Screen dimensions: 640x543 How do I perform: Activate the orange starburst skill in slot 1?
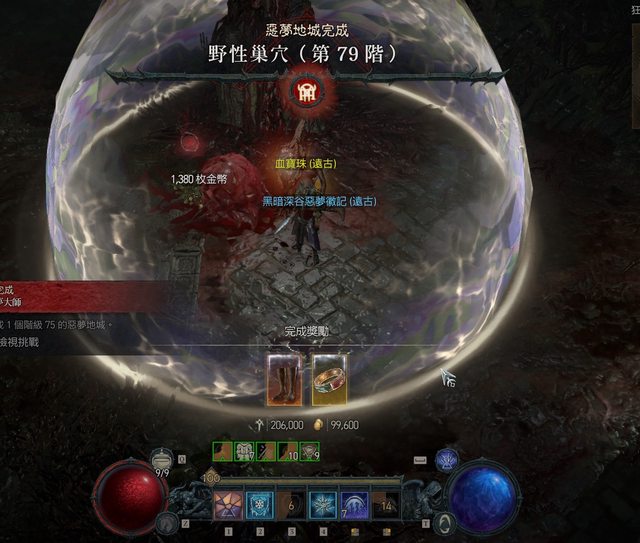pos(227,505)
